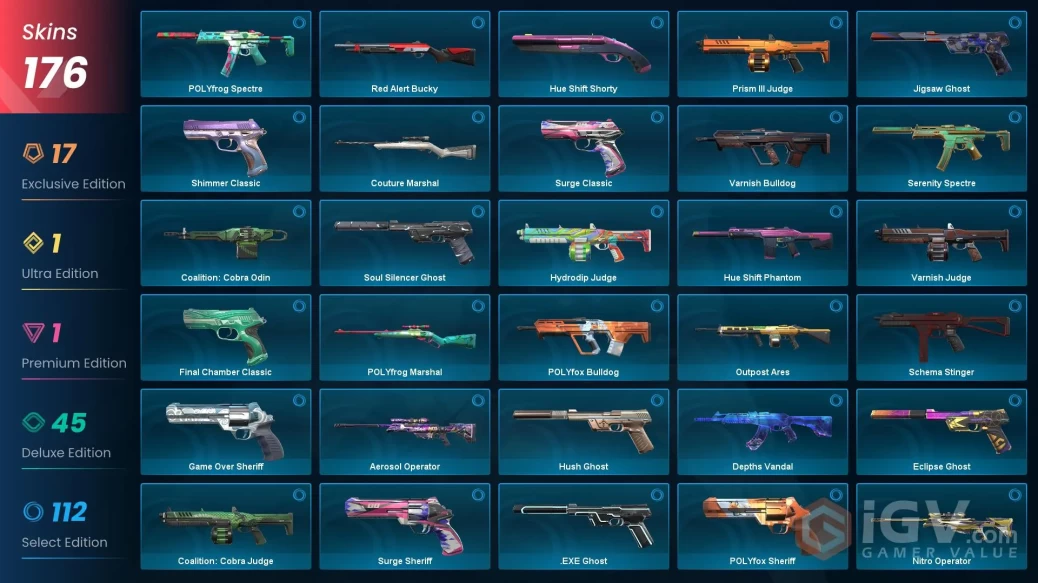Image resolution: width=1038 pixels, height=583 pixels.
Task: Open the Depths Vandal skin card
Action: 762,431
